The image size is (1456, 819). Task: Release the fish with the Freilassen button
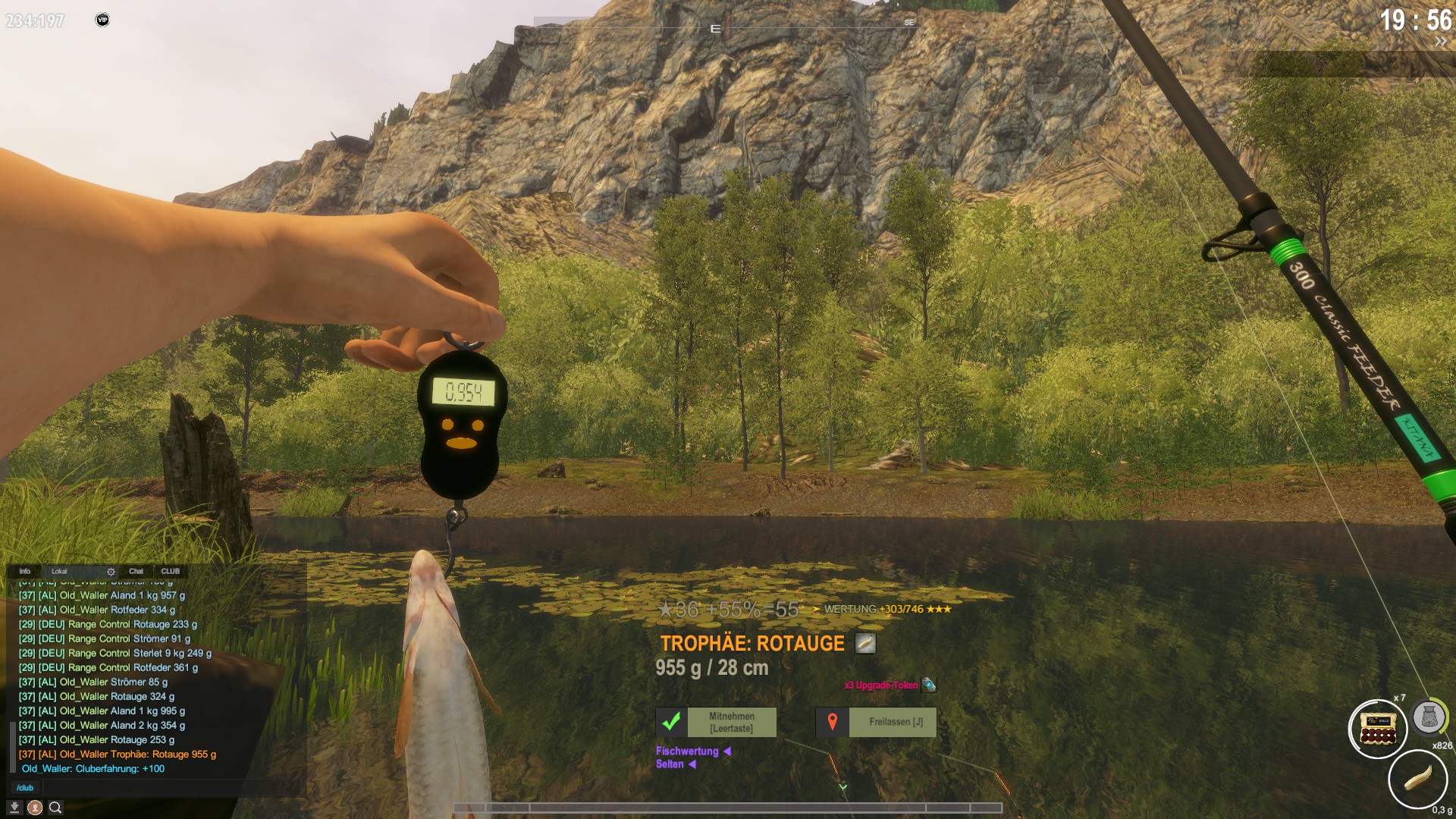click(x=876, y=722)
